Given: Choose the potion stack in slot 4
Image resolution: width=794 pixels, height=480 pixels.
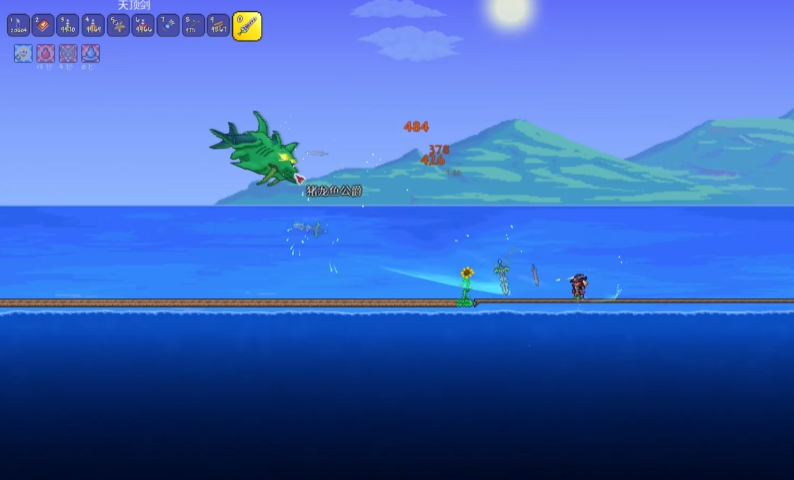Looking at the screenshot, I should click(x=93, y=25).
